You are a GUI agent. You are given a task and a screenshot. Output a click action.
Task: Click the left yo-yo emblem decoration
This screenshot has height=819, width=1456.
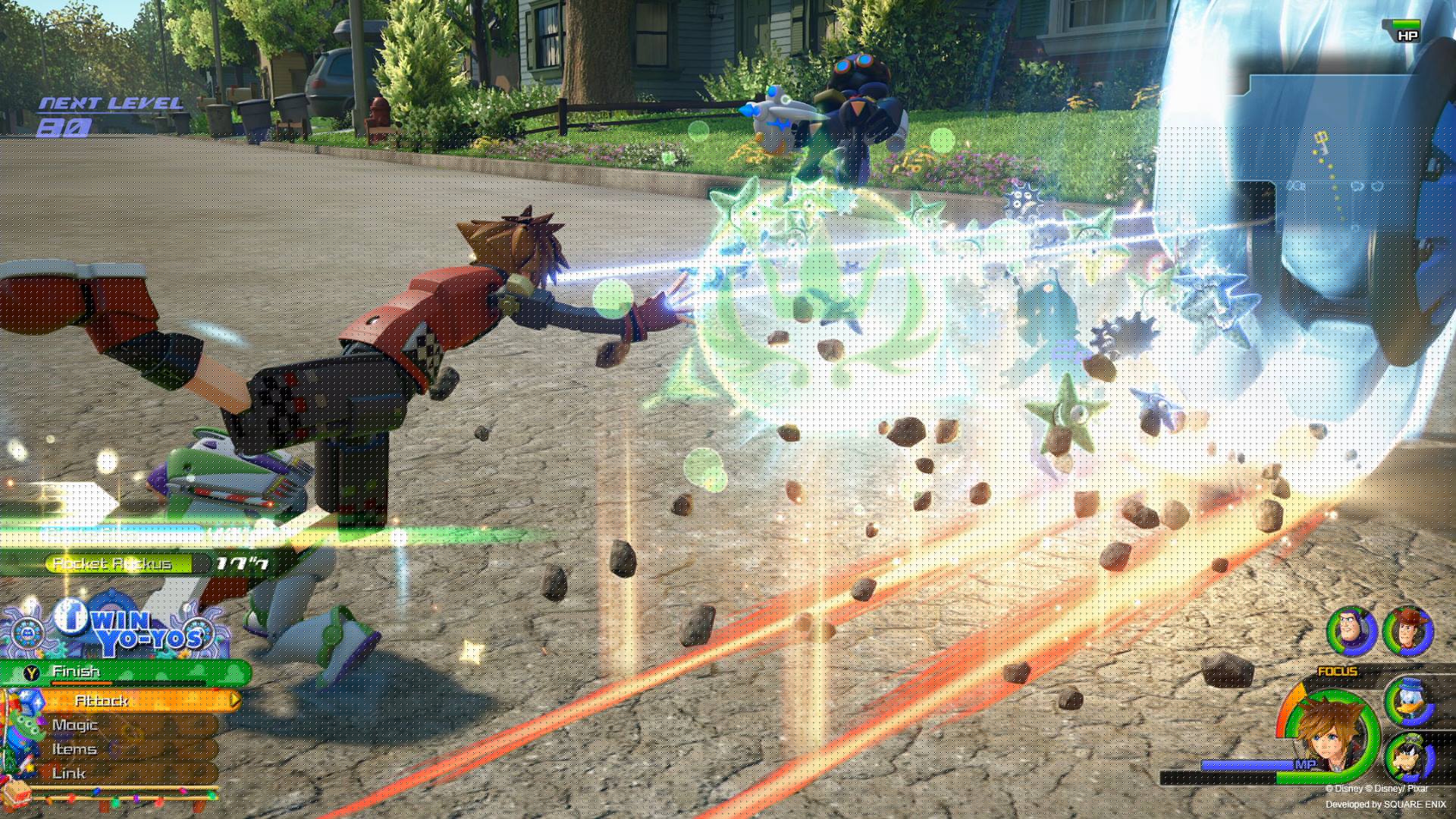29,631
